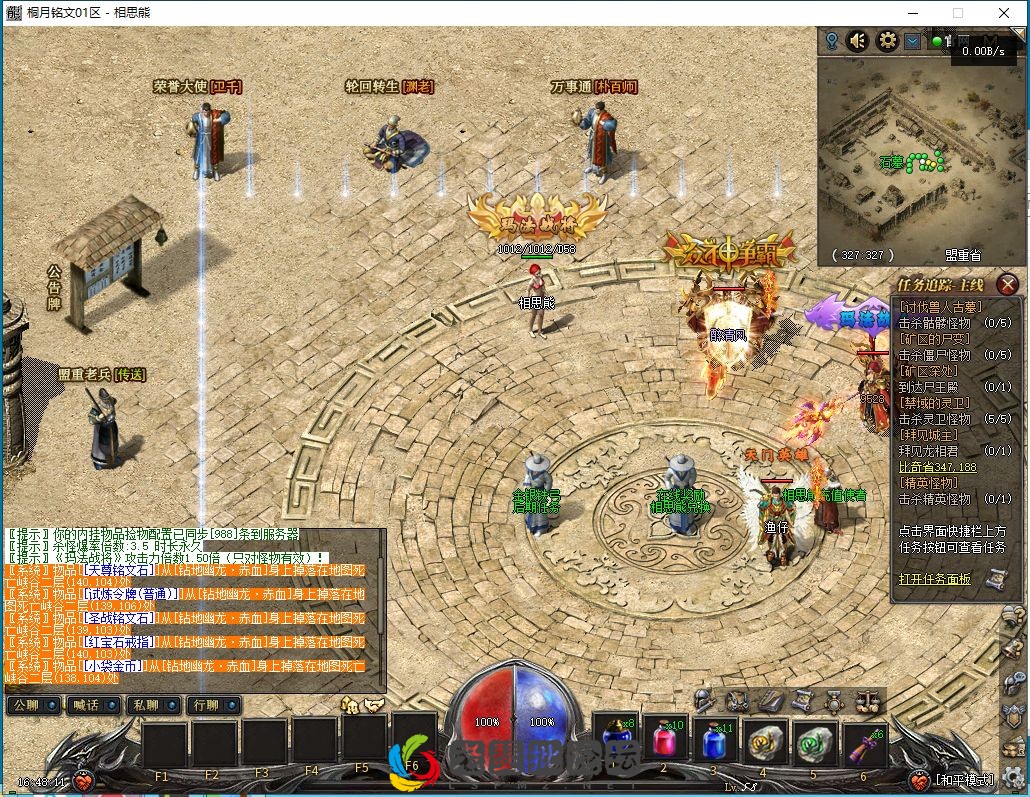
Task: Use the purple scroll in slot 6
Action: tap(863, 743)
